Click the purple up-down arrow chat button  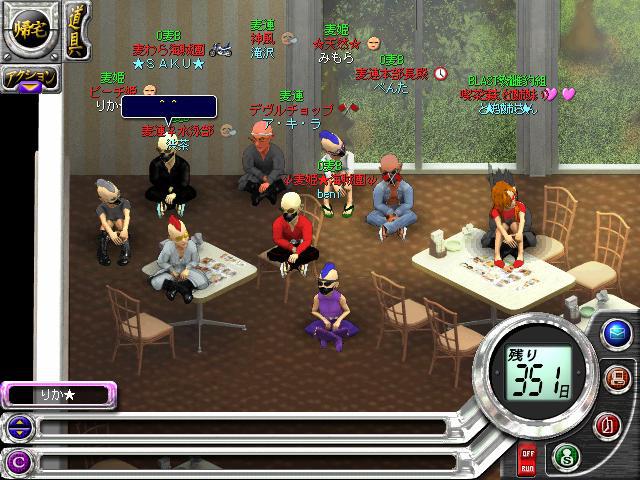(x=17, y=428)
